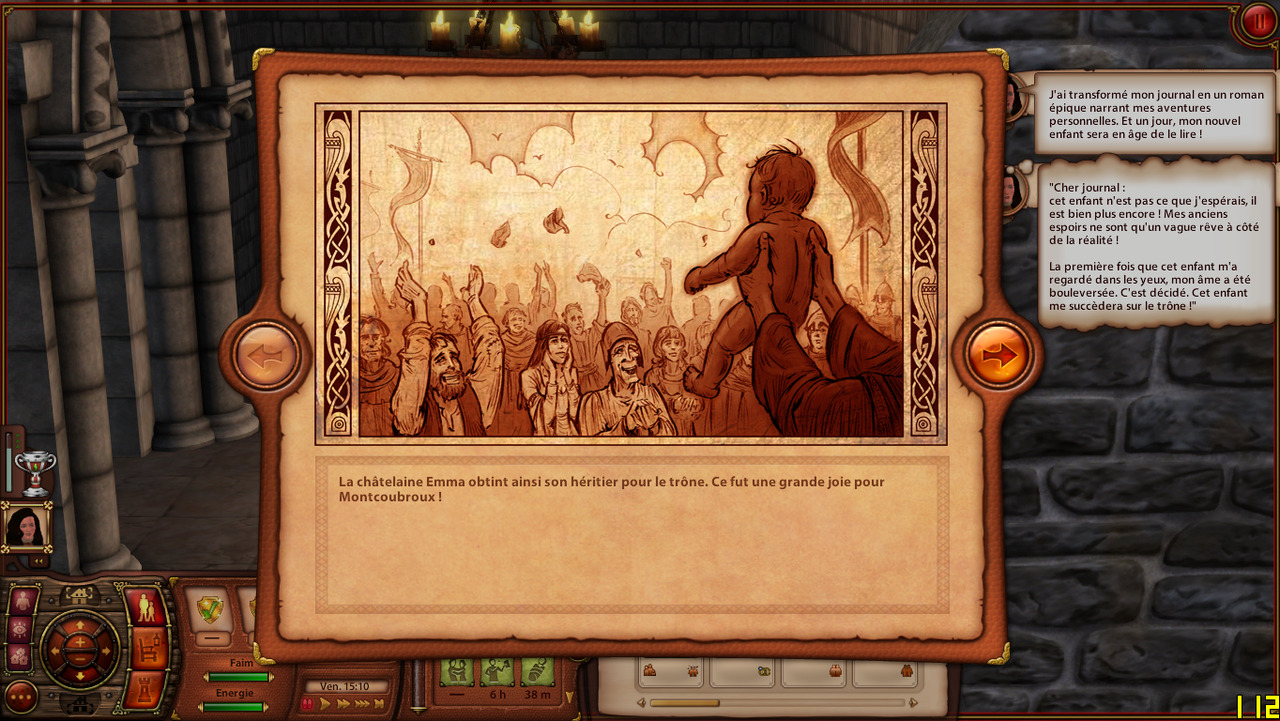Open the quest trophy goblet
The width and height of the screenshot is (1280, 721).
(x=35, y=472)
